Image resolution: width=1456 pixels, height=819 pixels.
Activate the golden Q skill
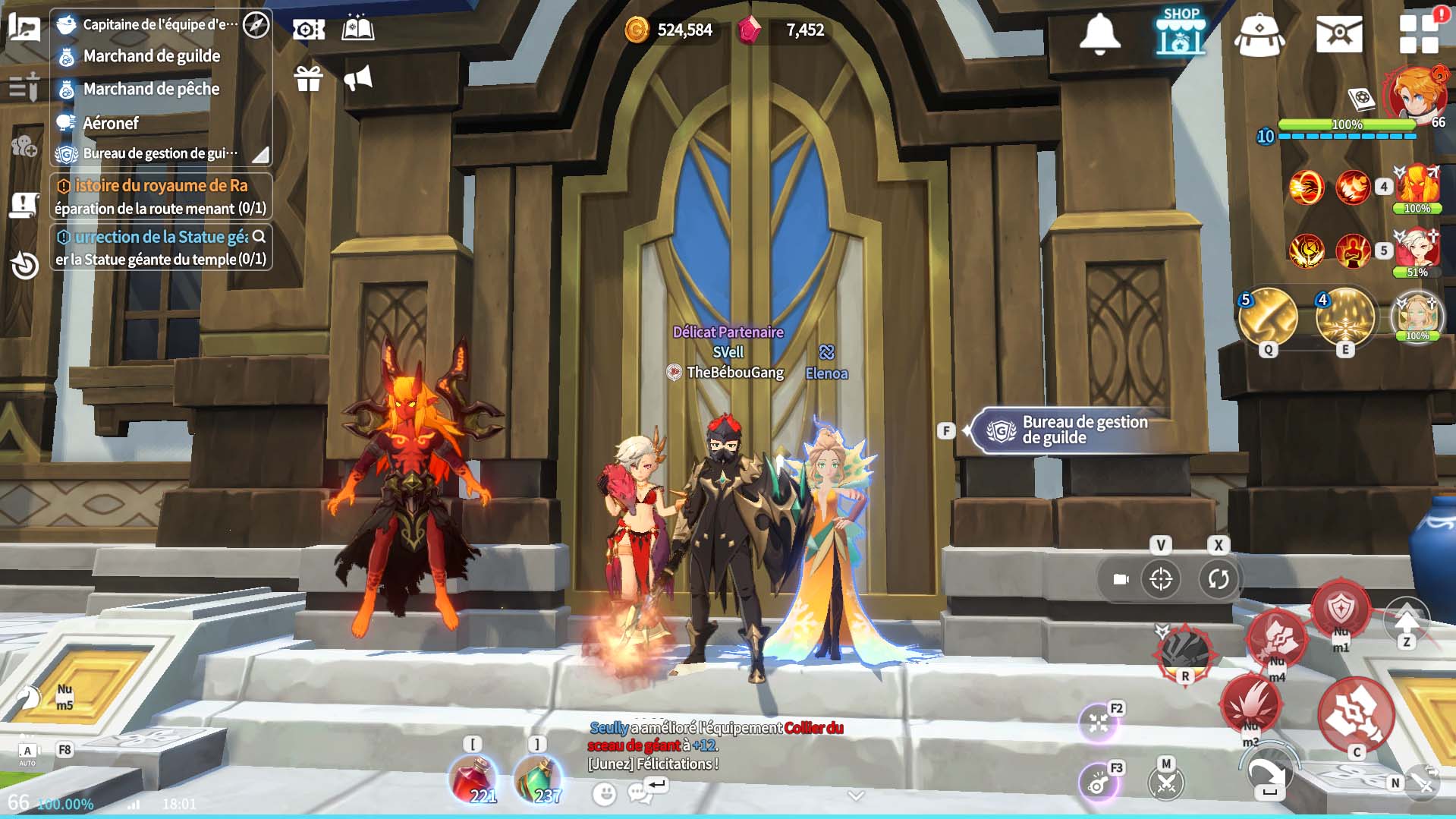(1268, 317)
